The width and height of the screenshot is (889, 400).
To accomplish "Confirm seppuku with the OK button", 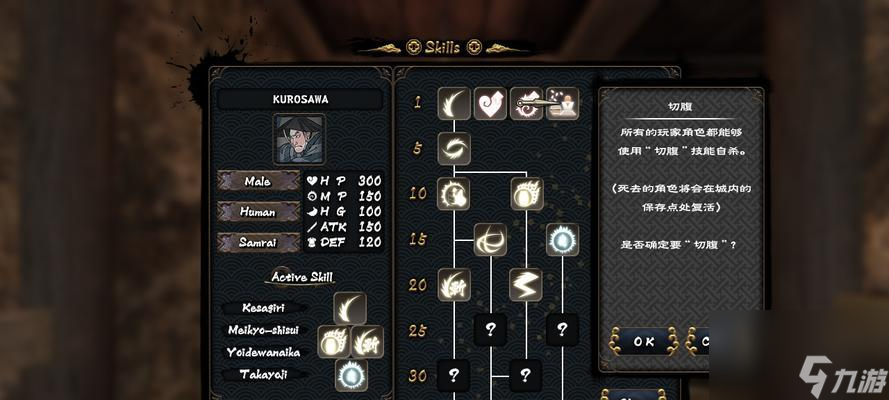I will pyautogui.click(x=643, y=342).
